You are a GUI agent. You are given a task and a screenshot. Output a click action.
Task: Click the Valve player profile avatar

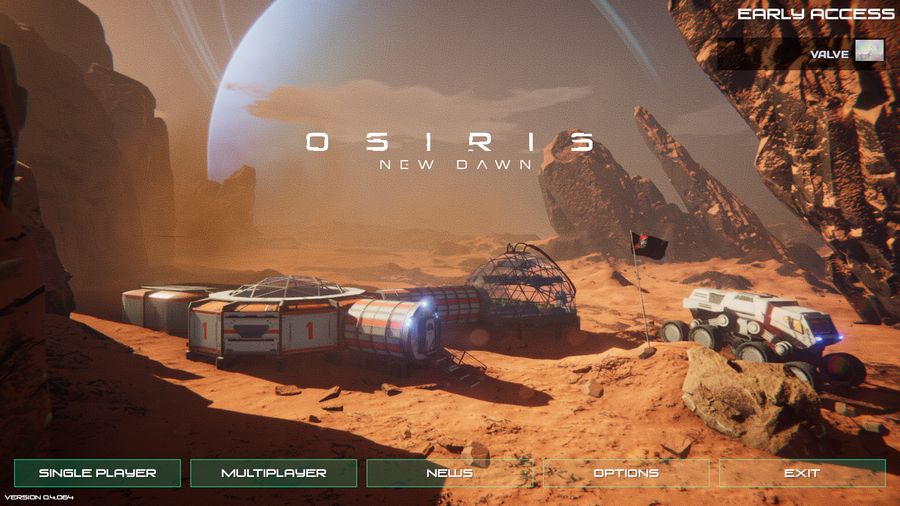tap(869, 53)
